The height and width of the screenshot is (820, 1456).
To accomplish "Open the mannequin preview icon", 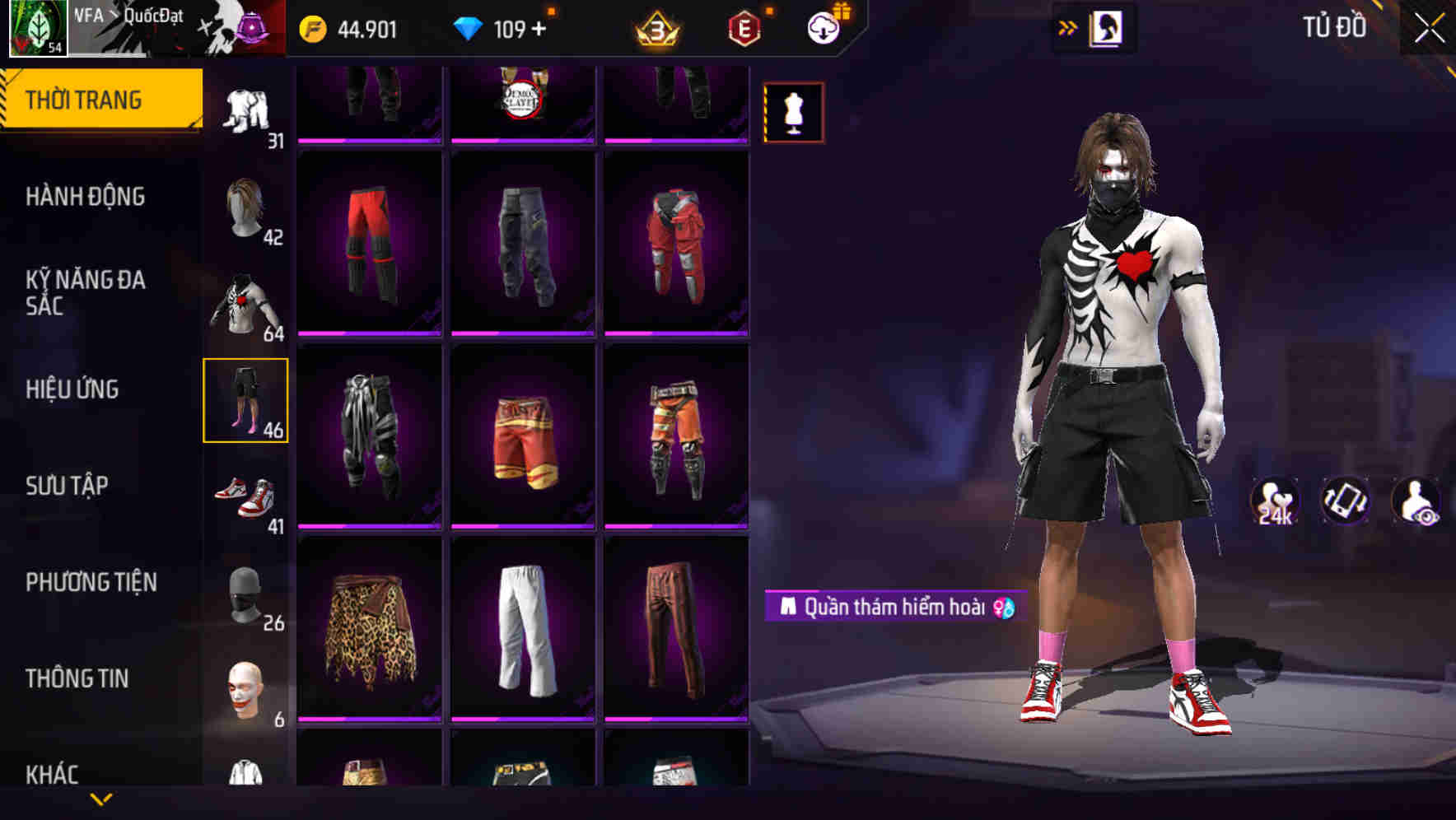I will click(x=793, y=113).
